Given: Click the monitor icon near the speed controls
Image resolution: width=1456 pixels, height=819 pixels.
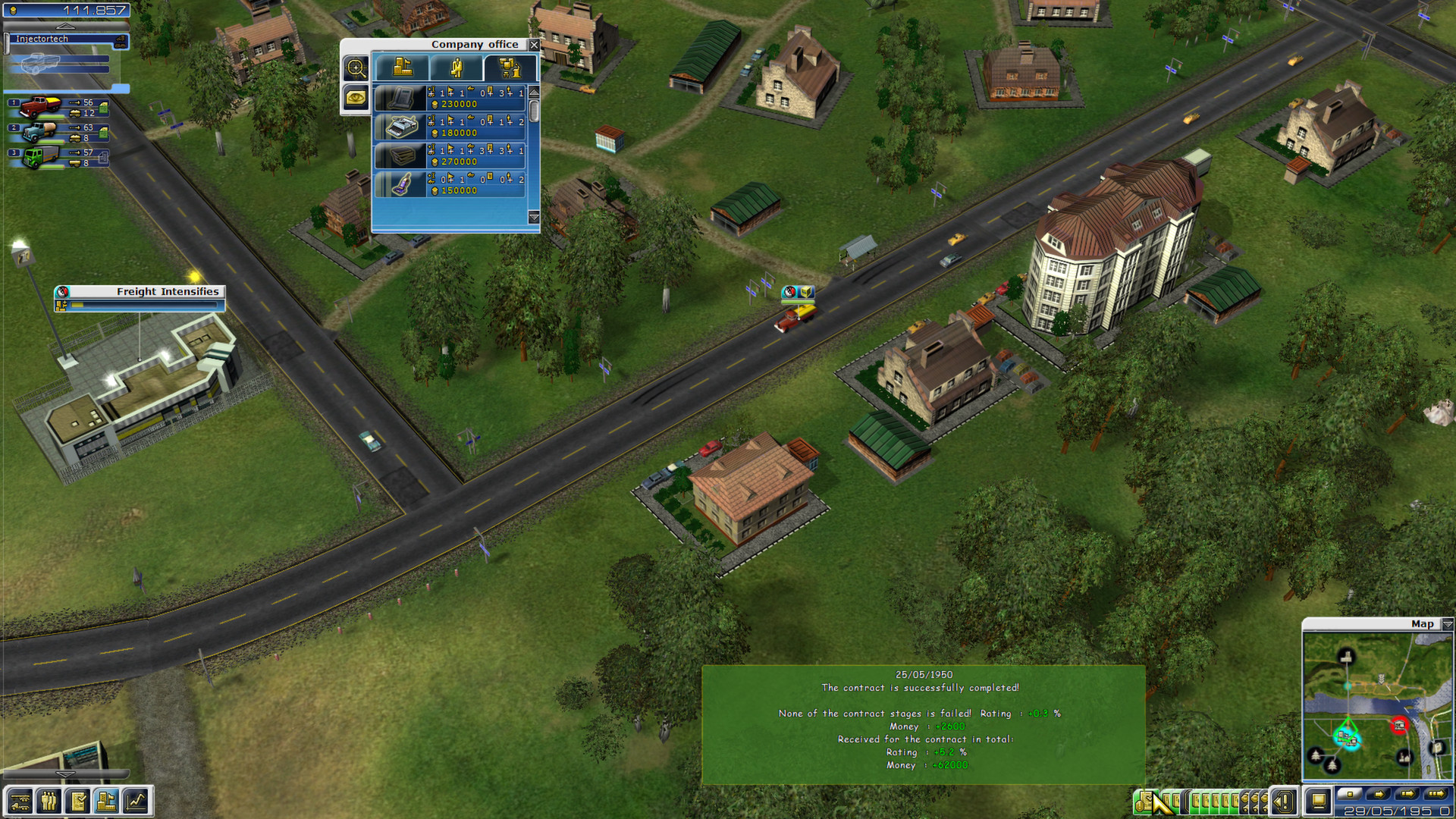Looking at the screenshot, I should pos(1319,800).
